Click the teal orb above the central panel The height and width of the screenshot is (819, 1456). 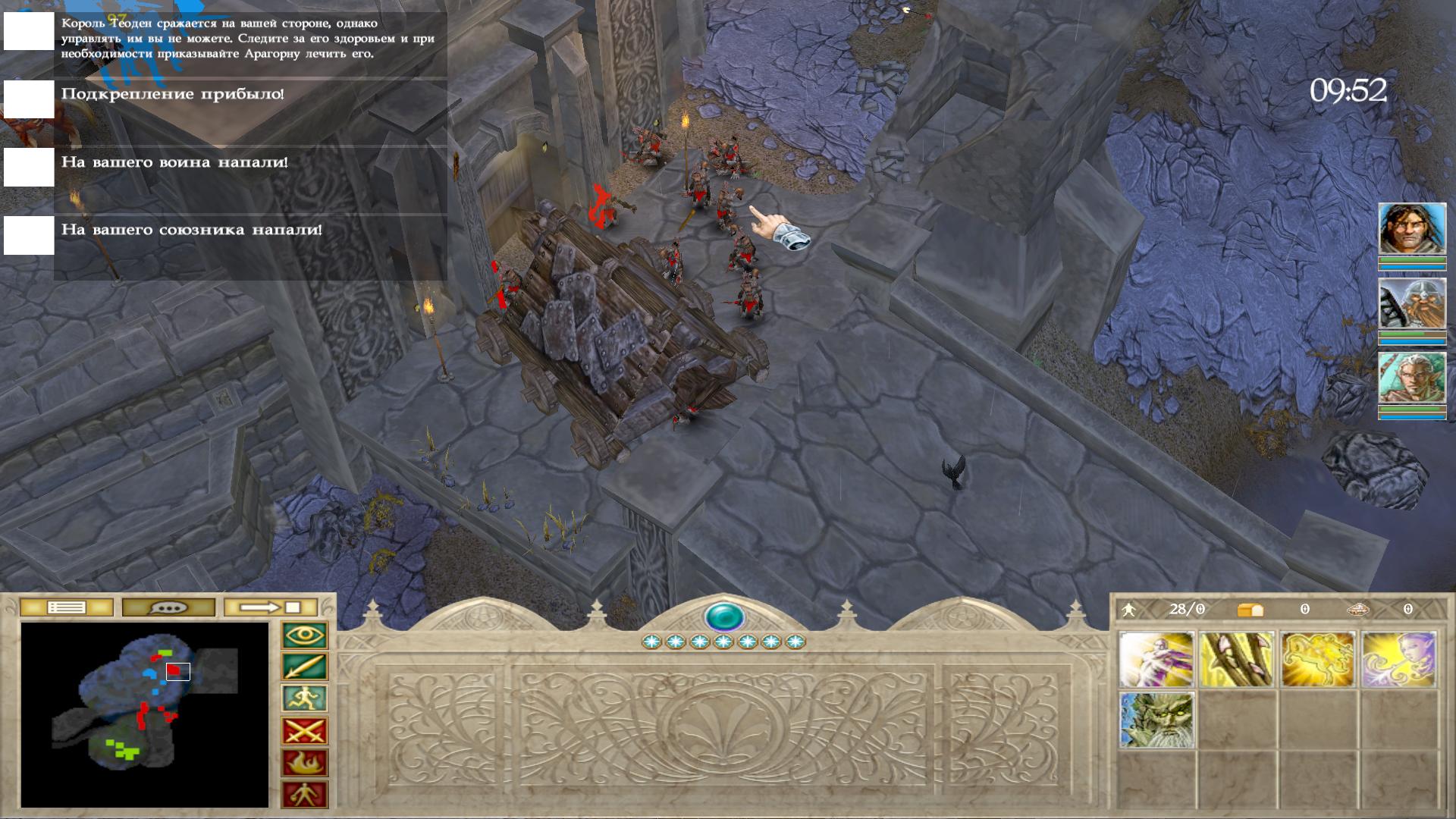[724, 617]
